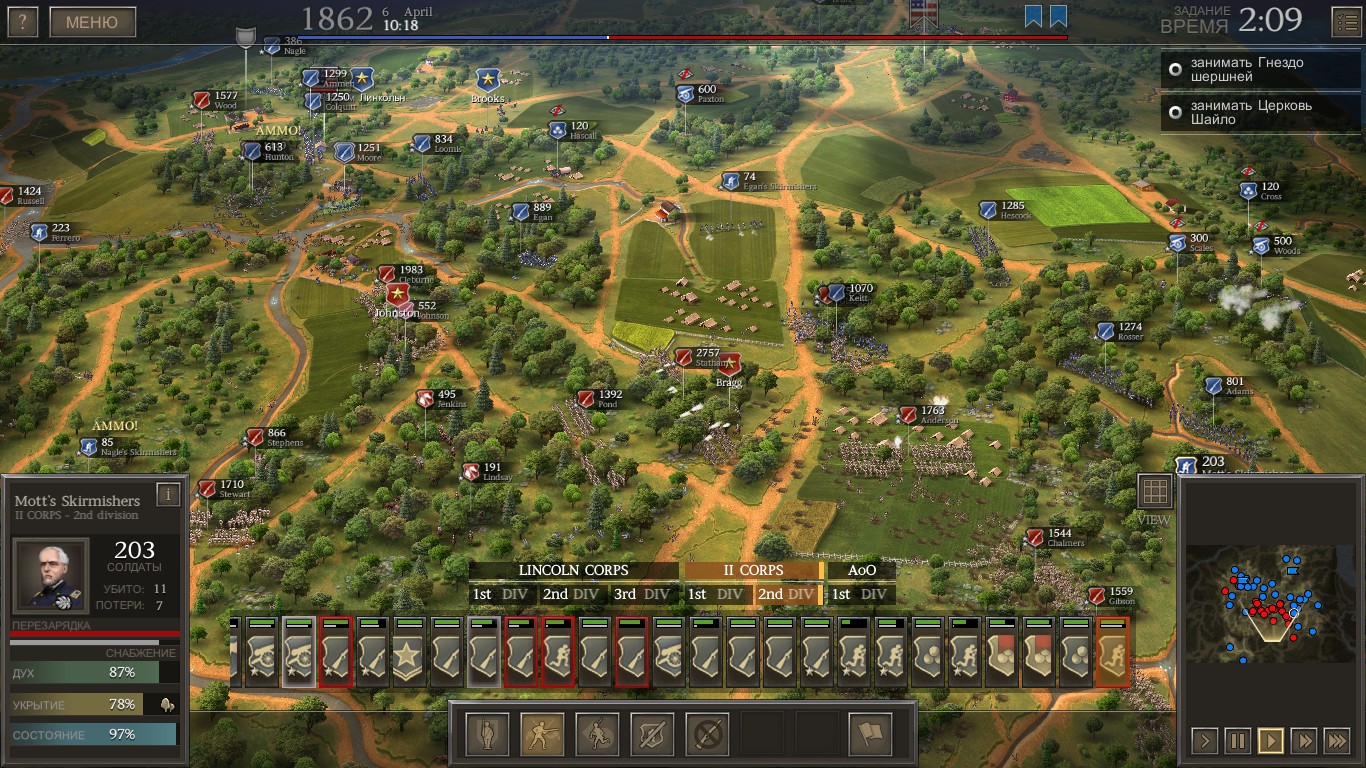
Task: Click the '?' help button
Action: click(x=21, y=21)
